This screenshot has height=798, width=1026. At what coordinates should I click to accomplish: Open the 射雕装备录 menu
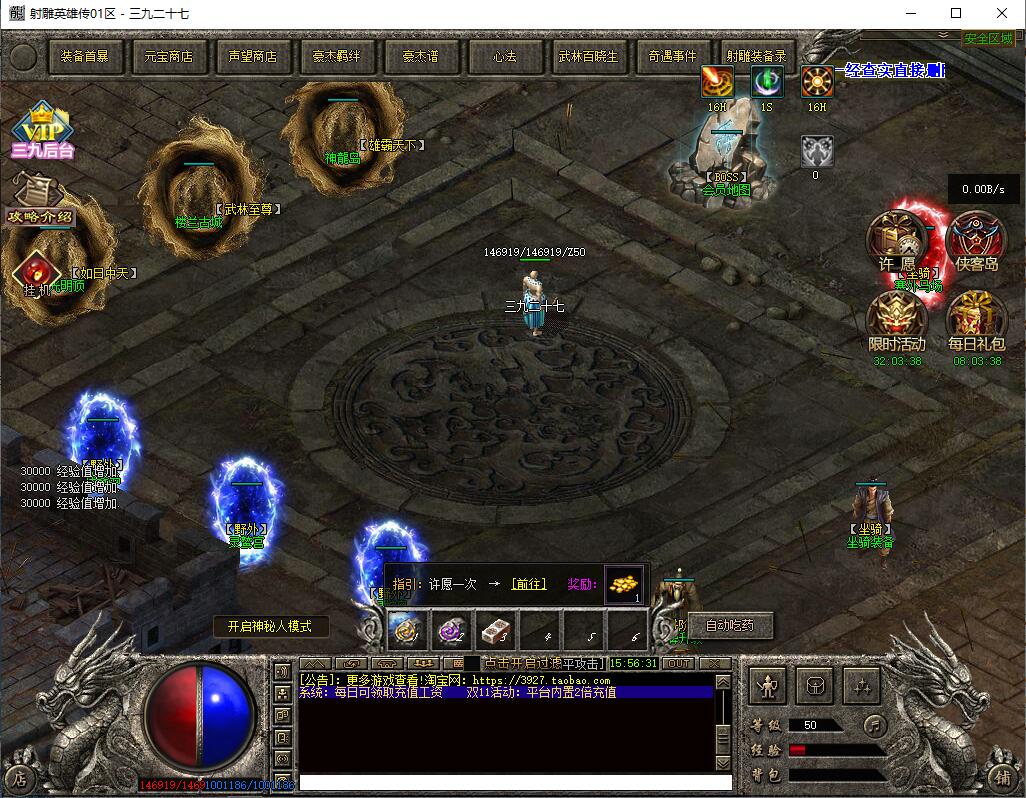pyautogui.click(x=756, y=57)
